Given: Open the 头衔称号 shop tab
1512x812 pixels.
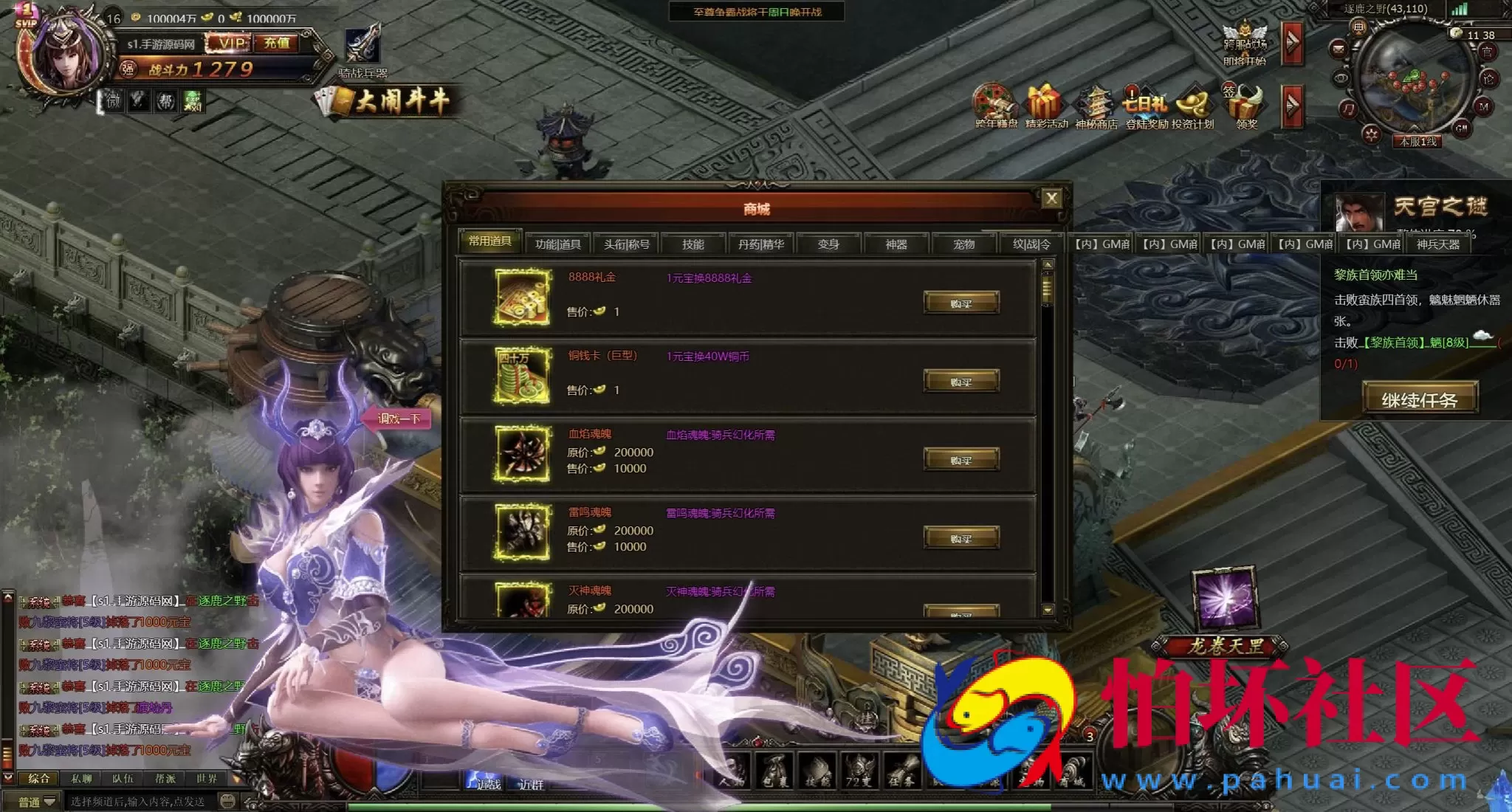Looking at the screenshot, I should pos(626,244).
